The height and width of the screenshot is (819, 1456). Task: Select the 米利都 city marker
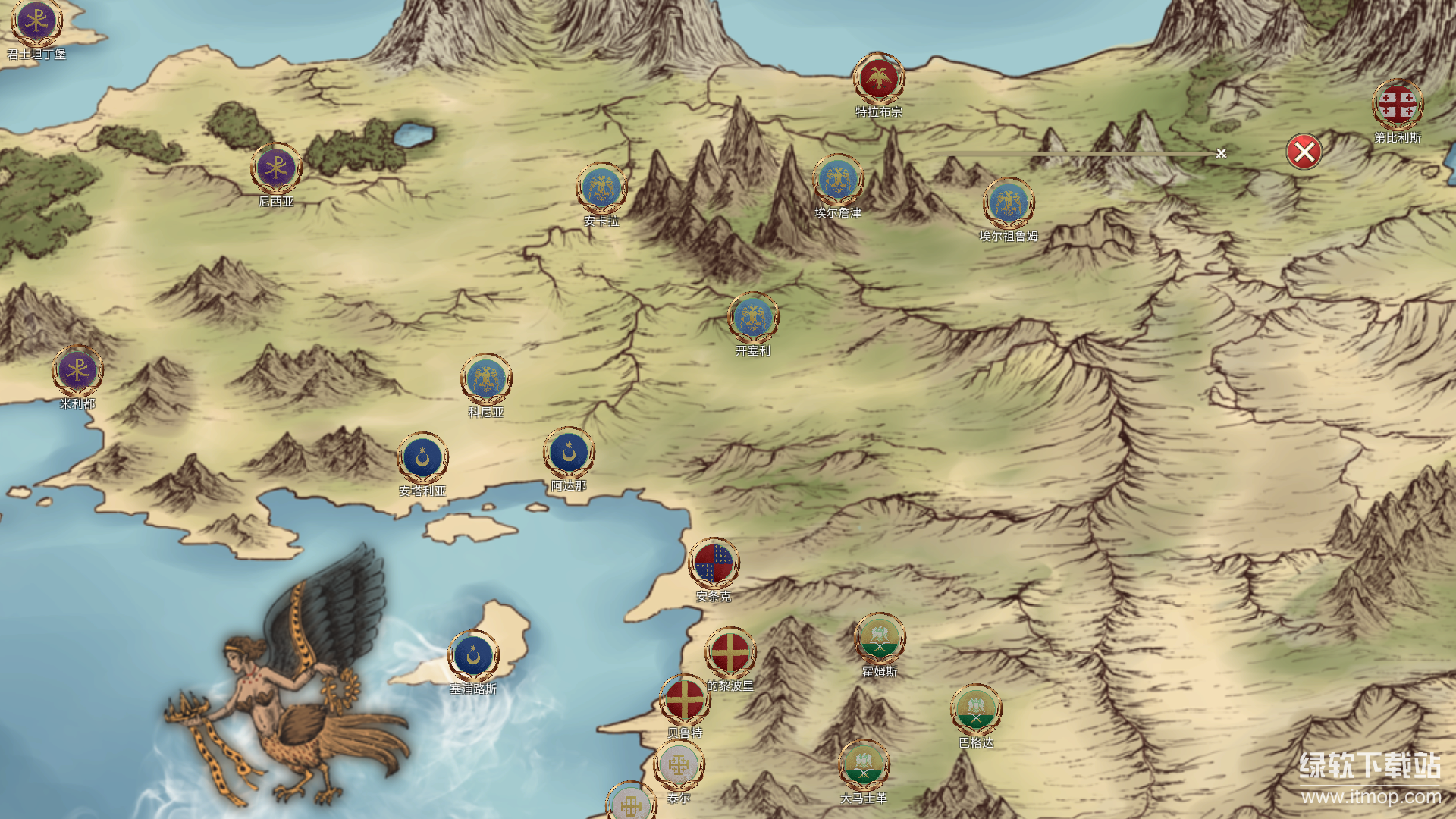click(x=77, y=371)
